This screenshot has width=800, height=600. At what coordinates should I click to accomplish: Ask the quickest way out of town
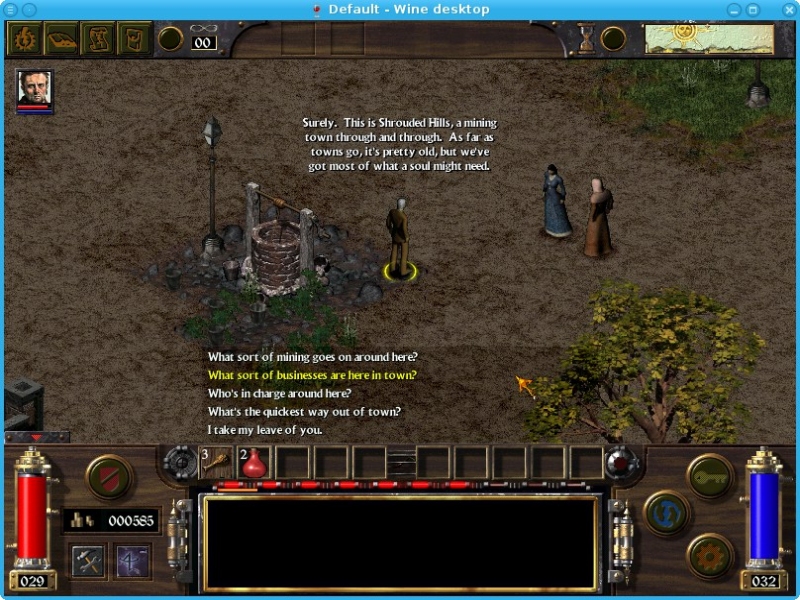click(304, 411)
